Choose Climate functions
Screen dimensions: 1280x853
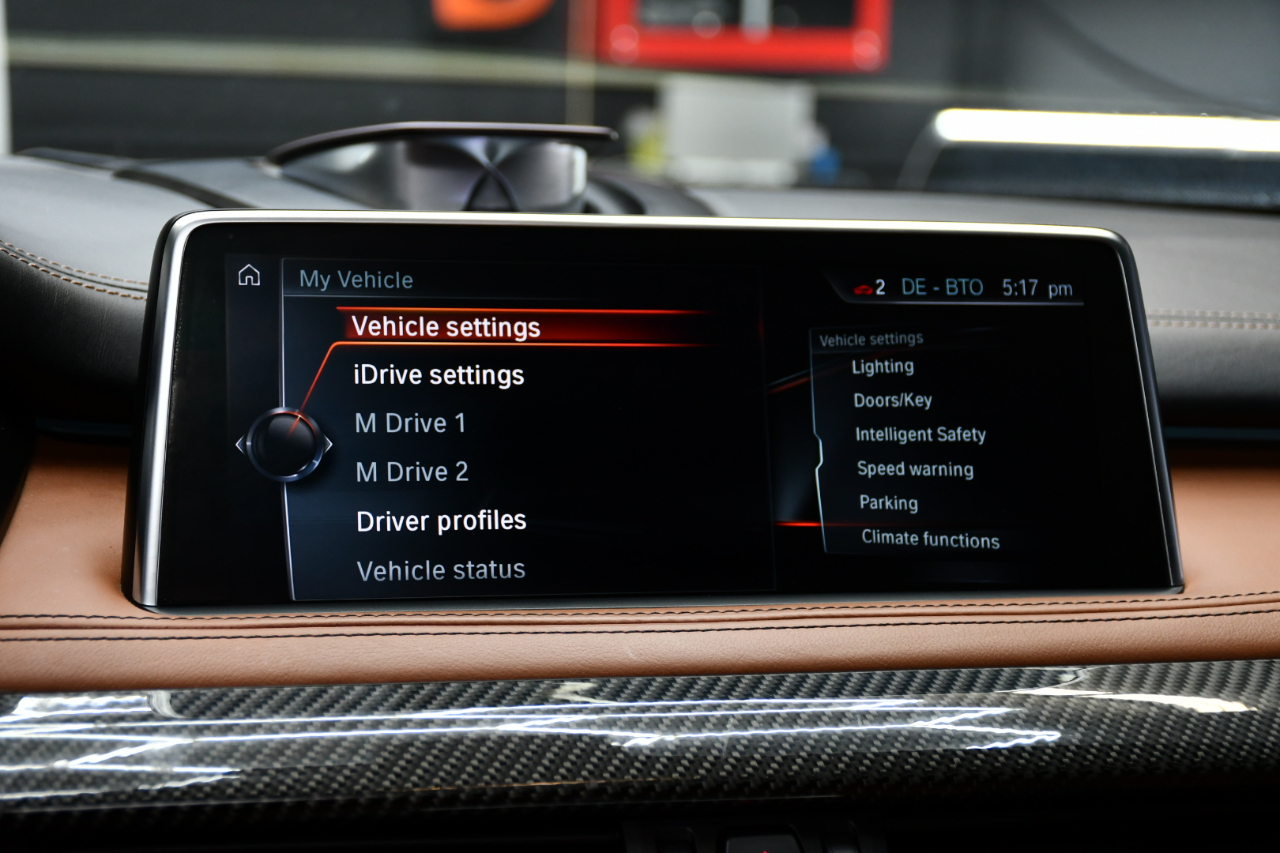[930, 539]
